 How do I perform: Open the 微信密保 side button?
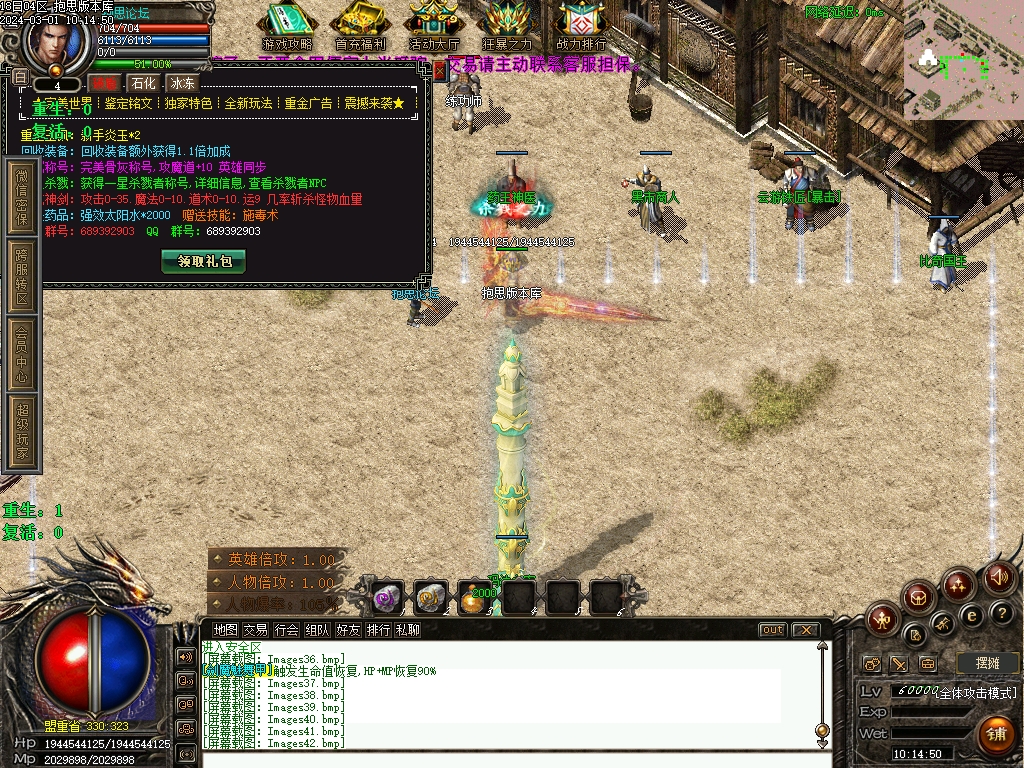(22, 196)
